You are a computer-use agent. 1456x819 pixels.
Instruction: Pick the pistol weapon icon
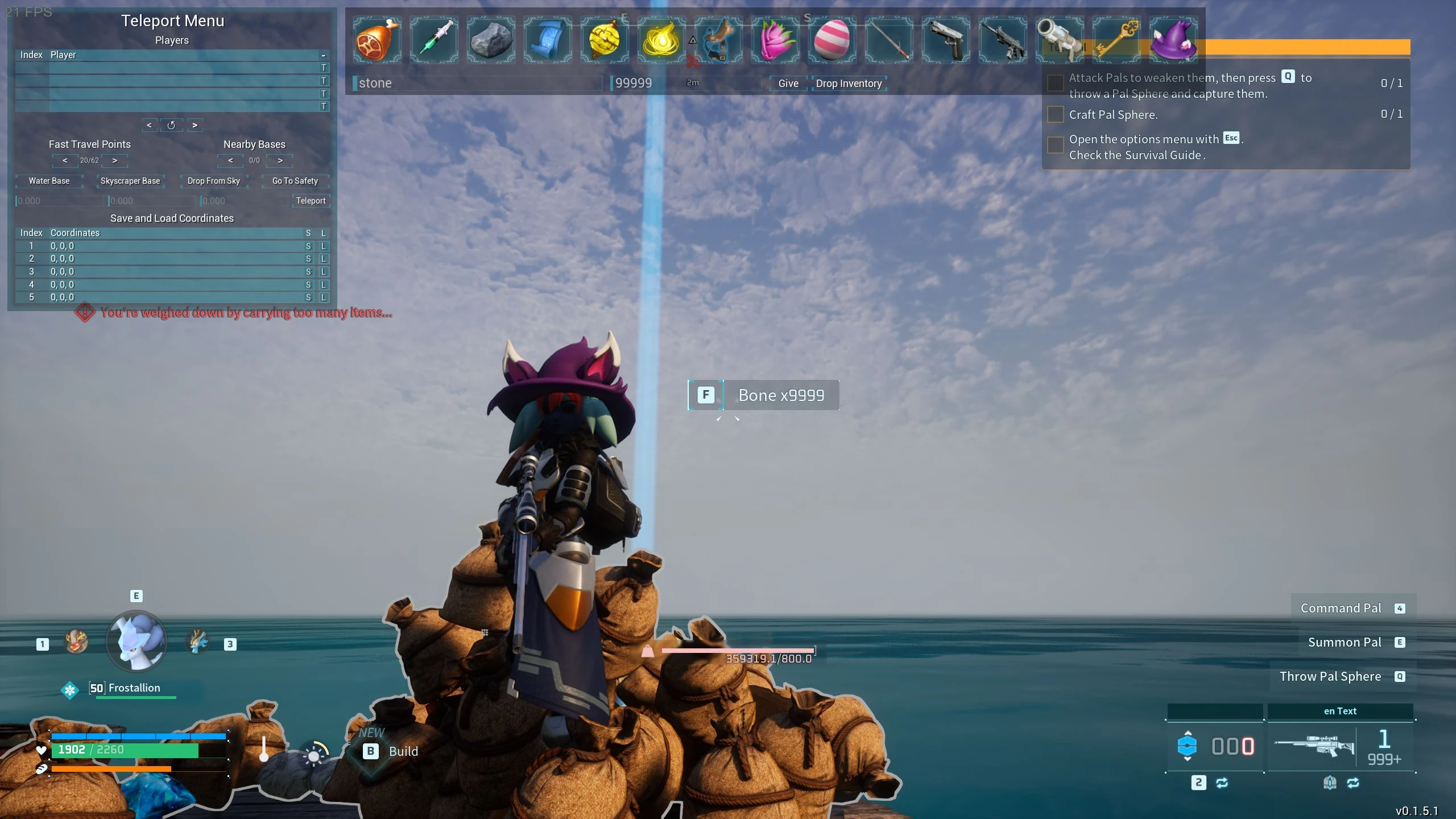click(946, 40)
